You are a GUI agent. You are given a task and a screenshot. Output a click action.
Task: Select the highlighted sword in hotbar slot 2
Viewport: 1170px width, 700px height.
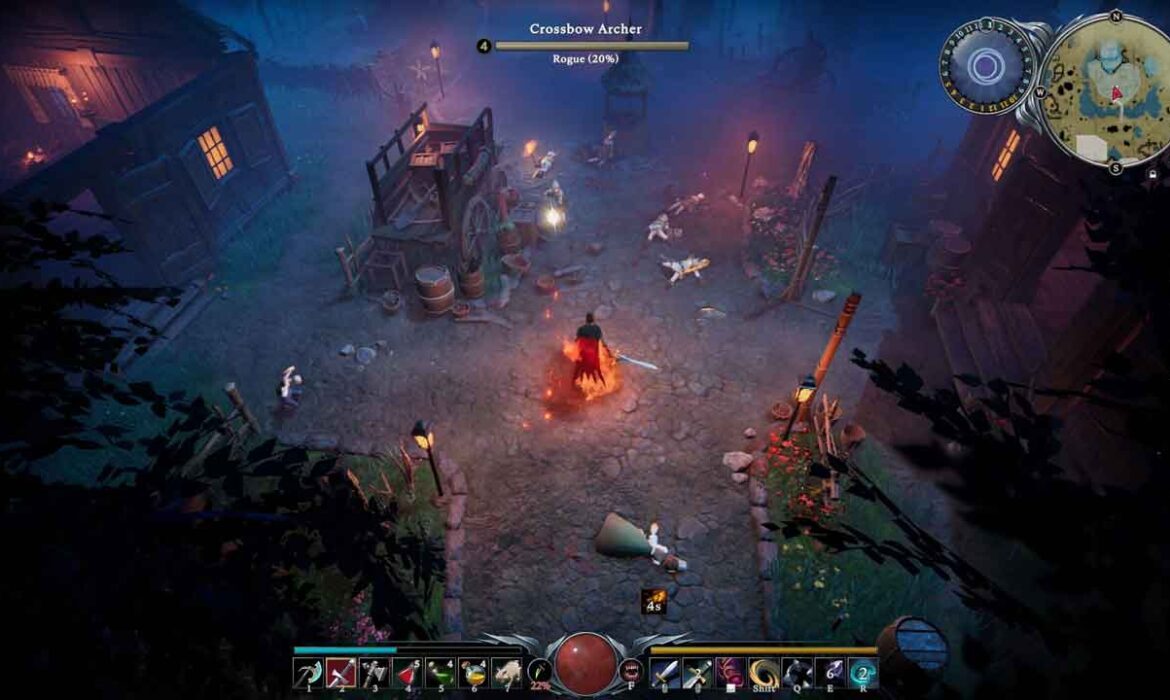[x=341, y=672]
